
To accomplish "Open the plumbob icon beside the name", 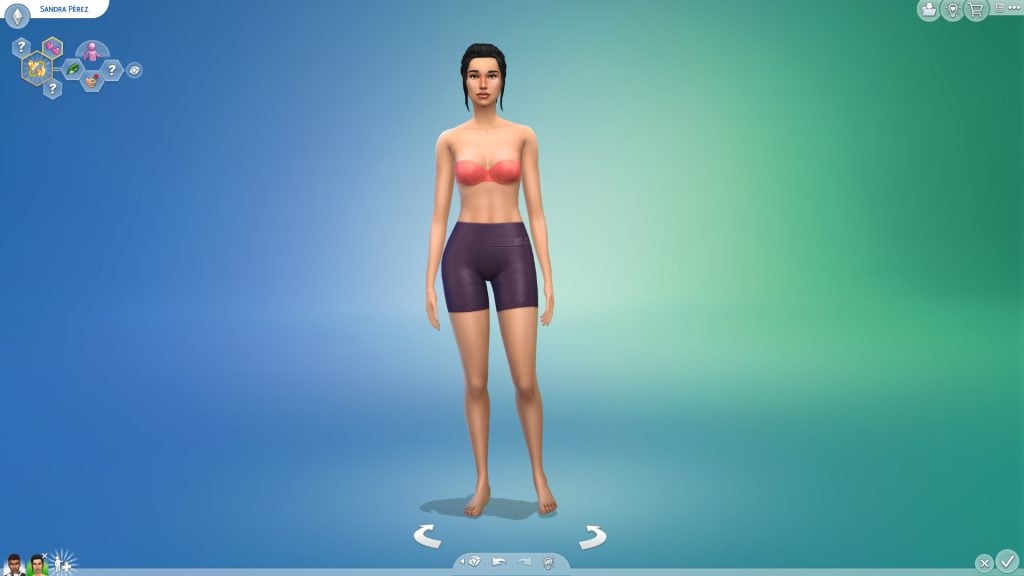I will pos(17,16).
